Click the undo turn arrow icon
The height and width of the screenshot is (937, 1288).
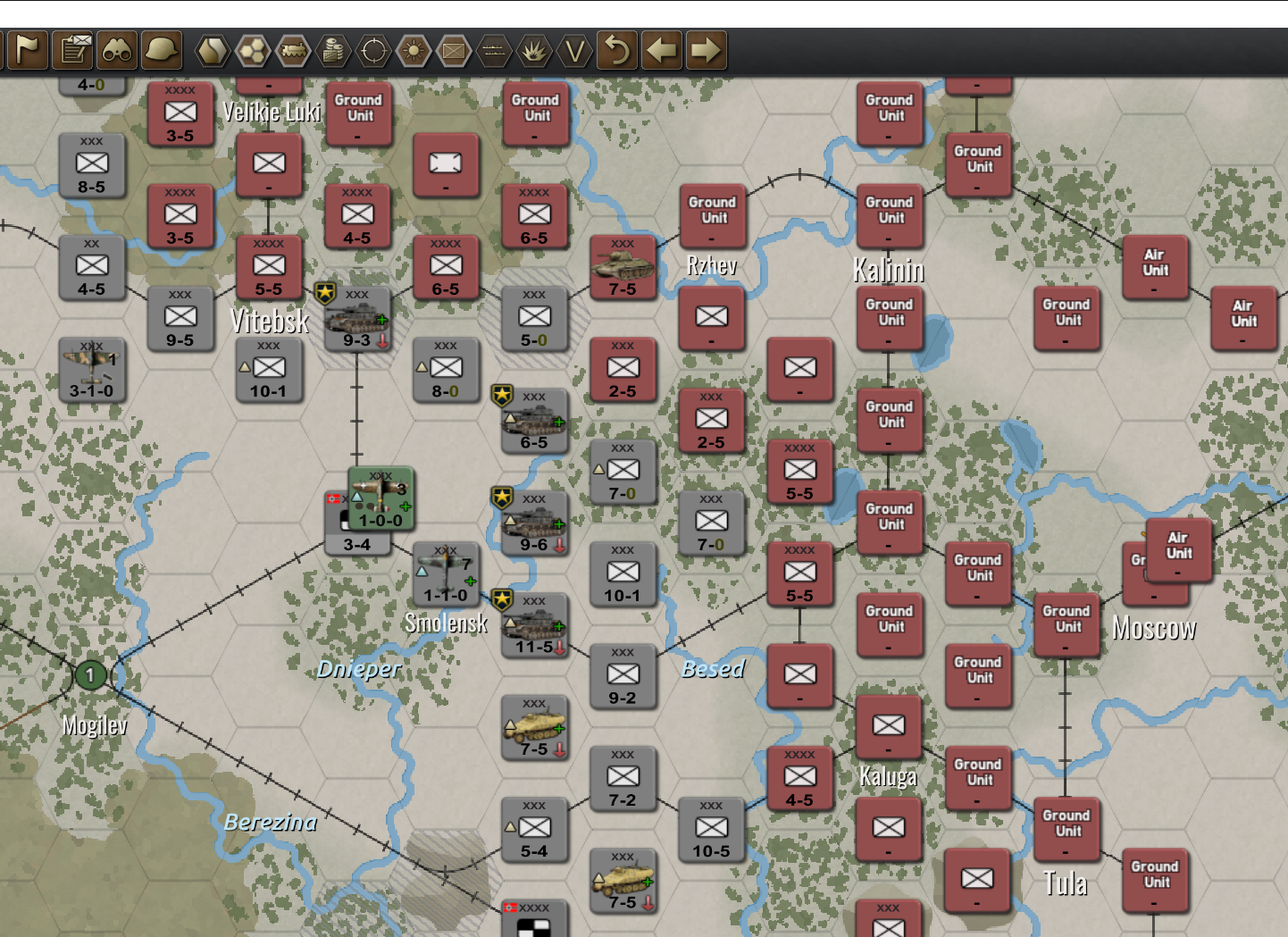tap(619, 51)
